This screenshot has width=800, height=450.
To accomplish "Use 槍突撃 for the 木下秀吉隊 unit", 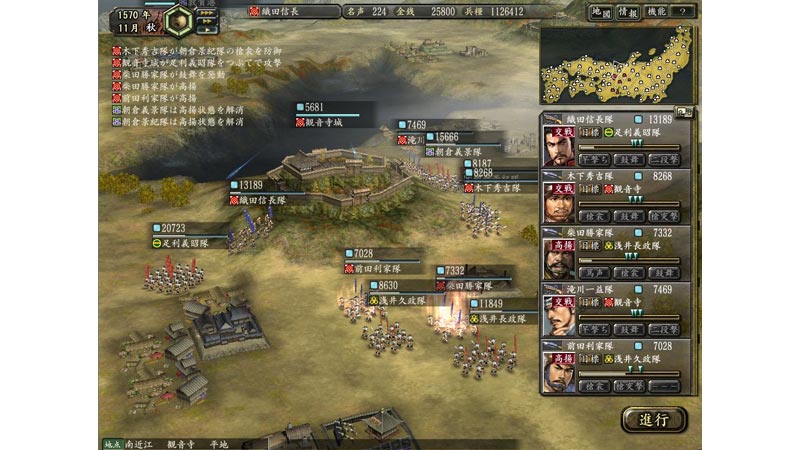I will pyautogui.click(x=663, y=216).
